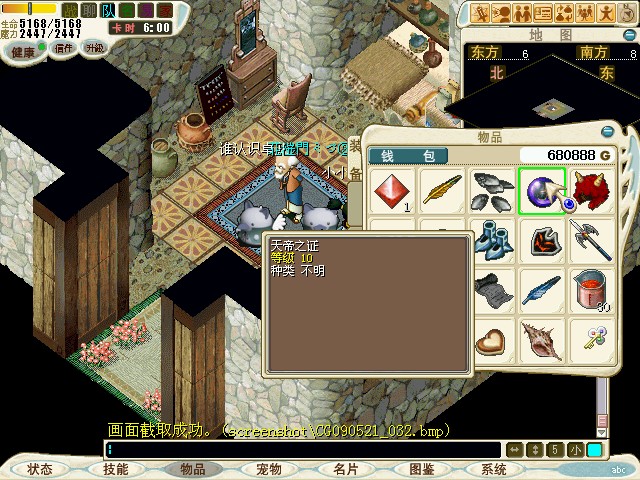Select the red crystal item slot
Screen dimensions: 640x480
(394, 190)
